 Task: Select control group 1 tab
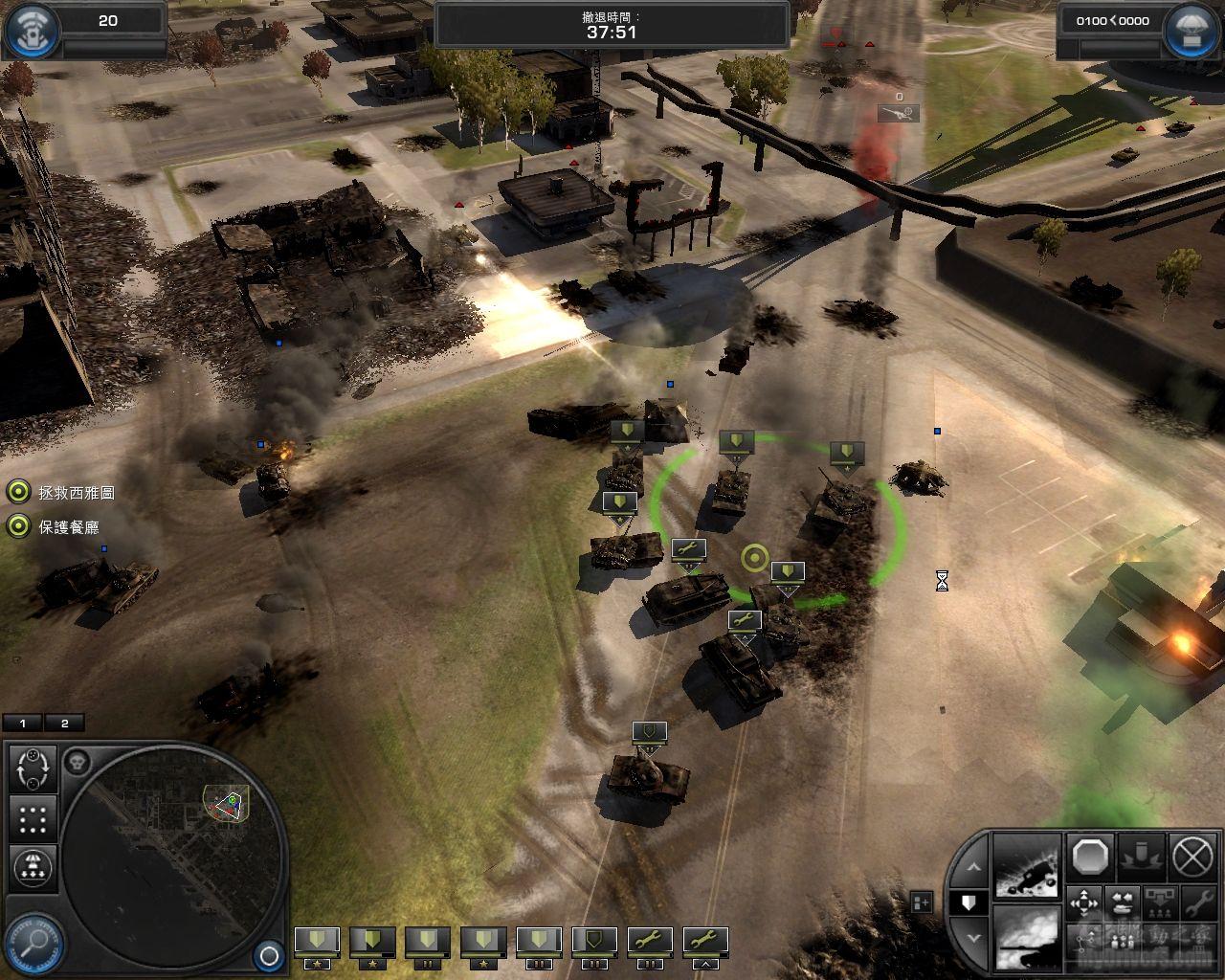coord(23,724)
